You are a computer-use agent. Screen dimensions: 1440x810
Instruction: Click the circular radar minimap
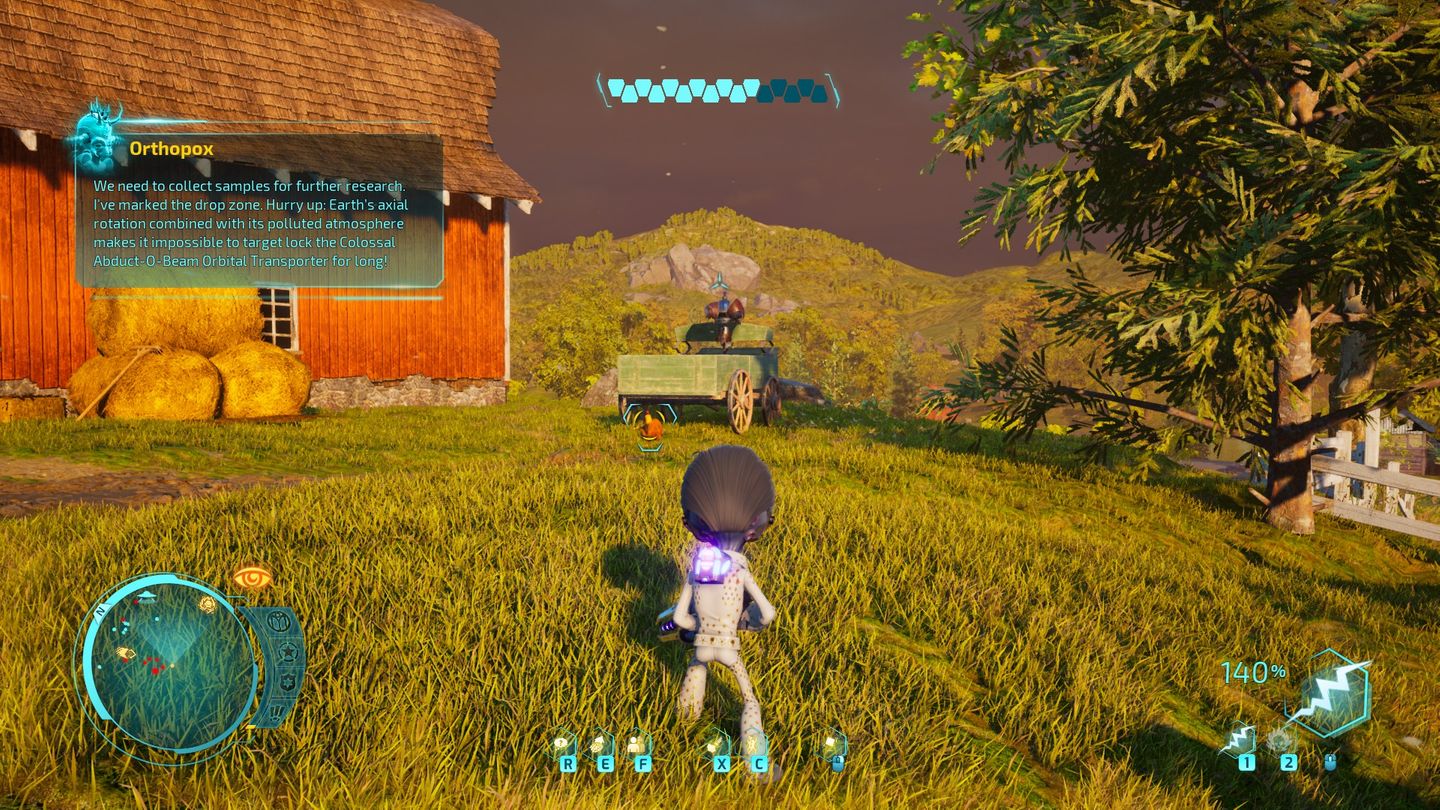[x=168, y=664]
